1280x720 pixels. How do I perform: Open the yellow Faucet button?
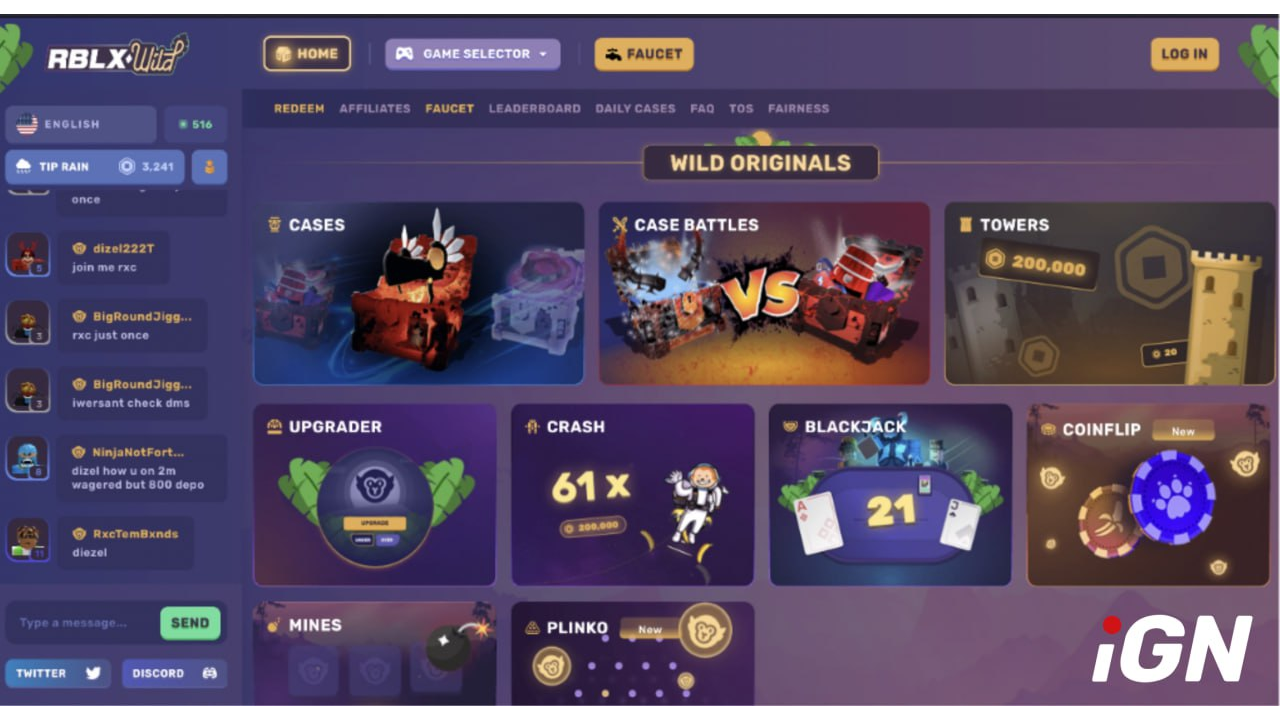pos(644,54)
